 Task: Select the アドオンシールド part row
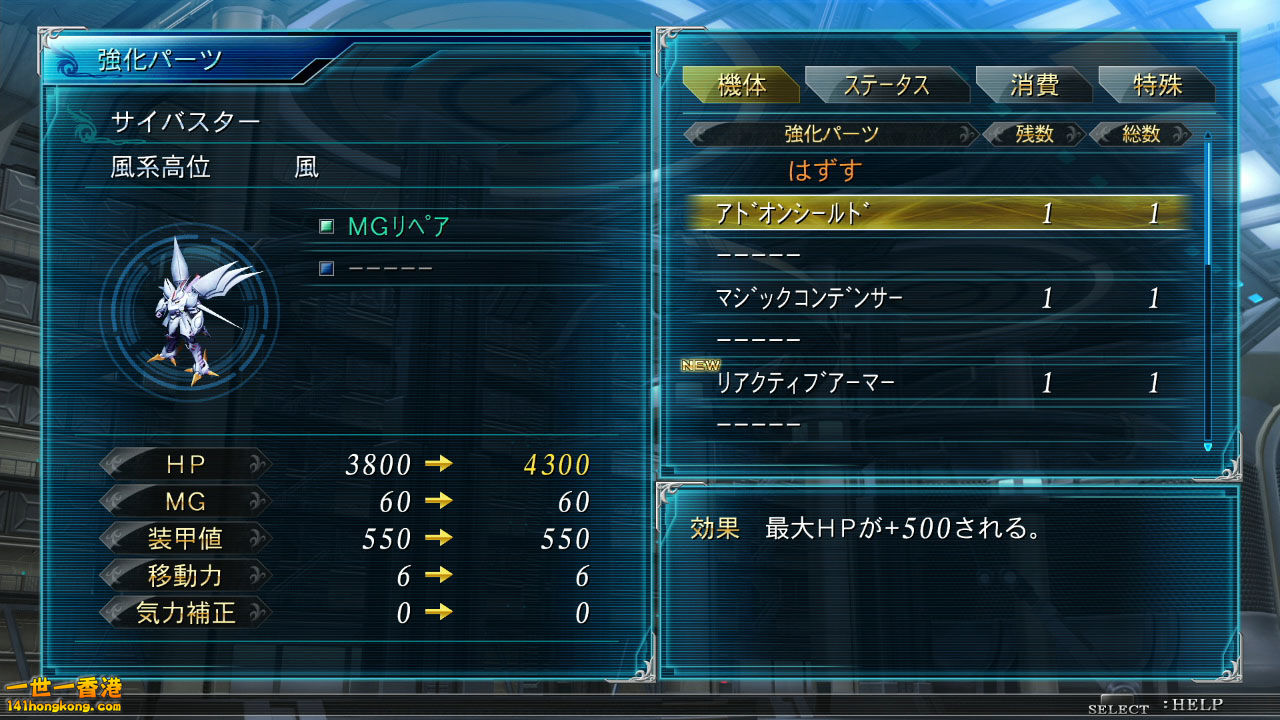pos(938,213)
